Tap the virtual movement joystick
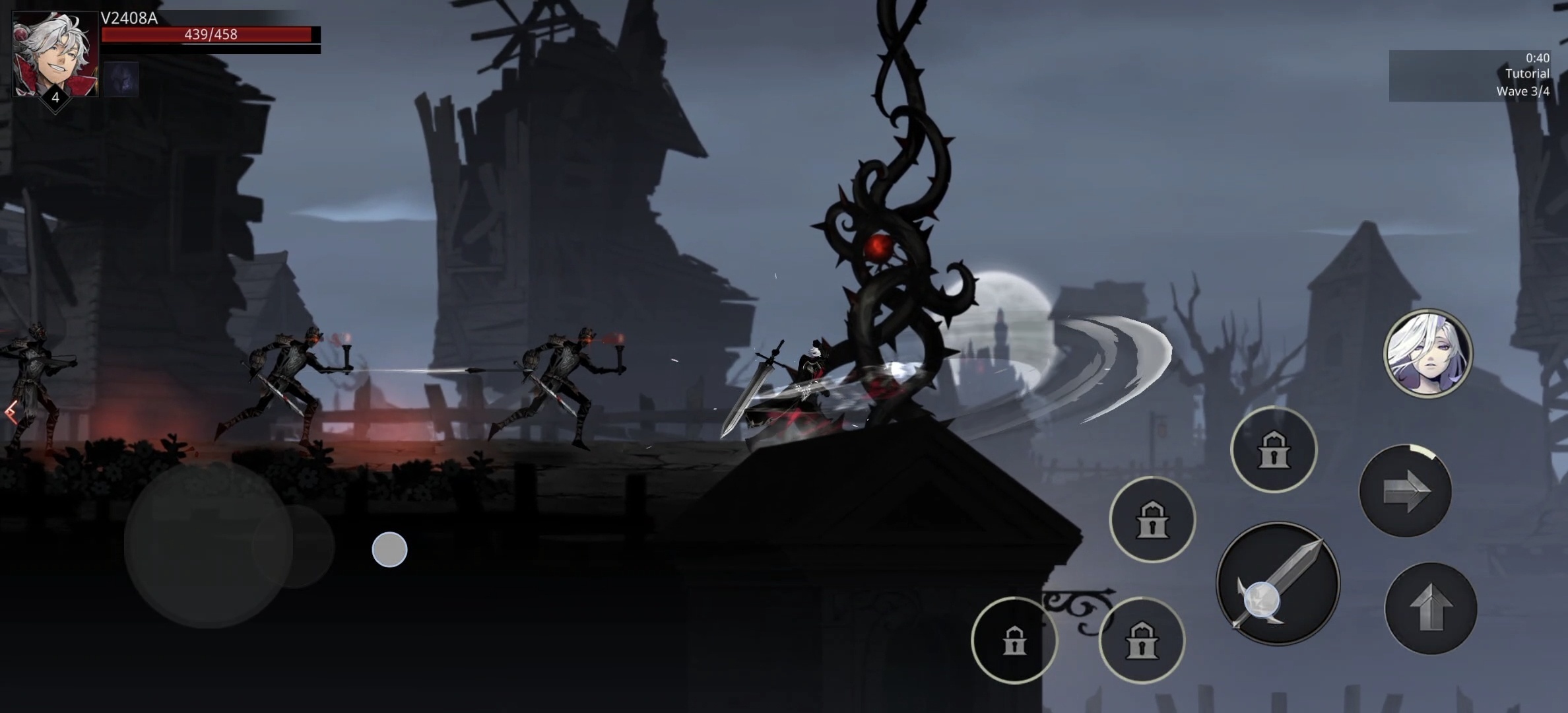This screenshot has height=713, width=1568. [x=209, y=545]
